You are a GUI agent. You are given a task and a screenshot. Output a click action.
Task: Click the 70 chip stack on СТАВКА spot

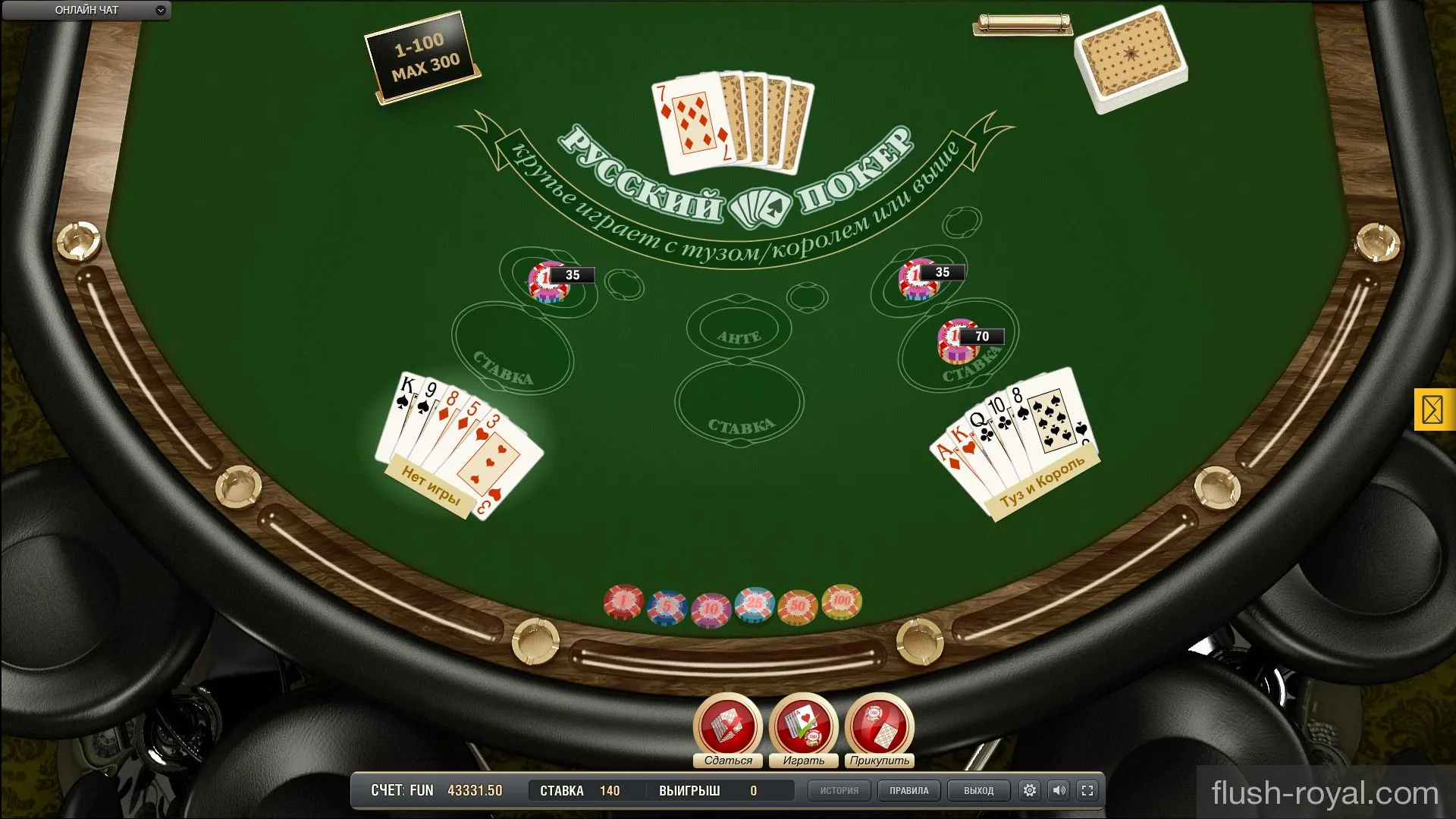click(x=957, y=337)
